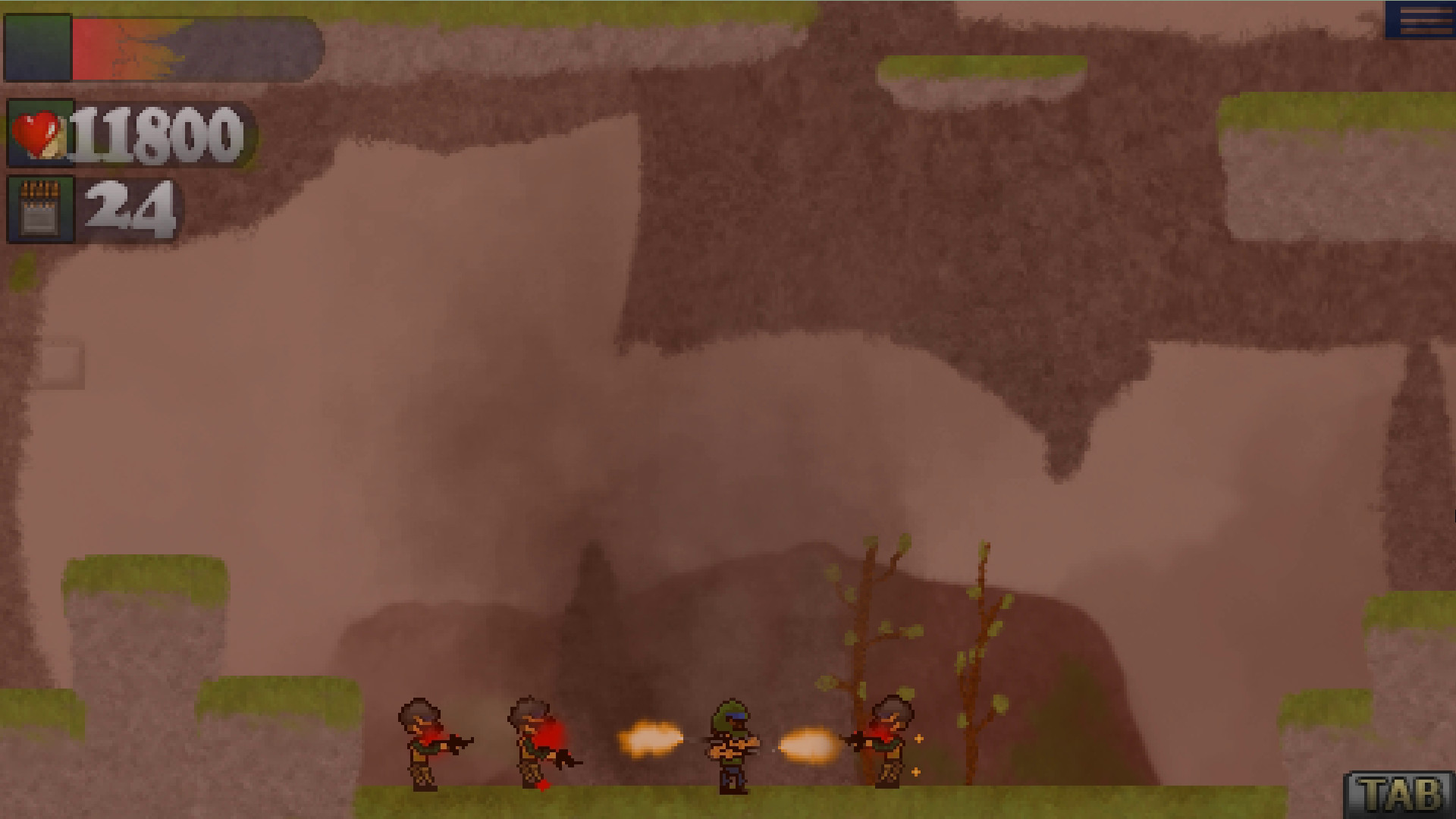This screenshot has height=819, width=1456.
Task: Click the enemy firing on the right side
Action: click(x=887, y=739)
